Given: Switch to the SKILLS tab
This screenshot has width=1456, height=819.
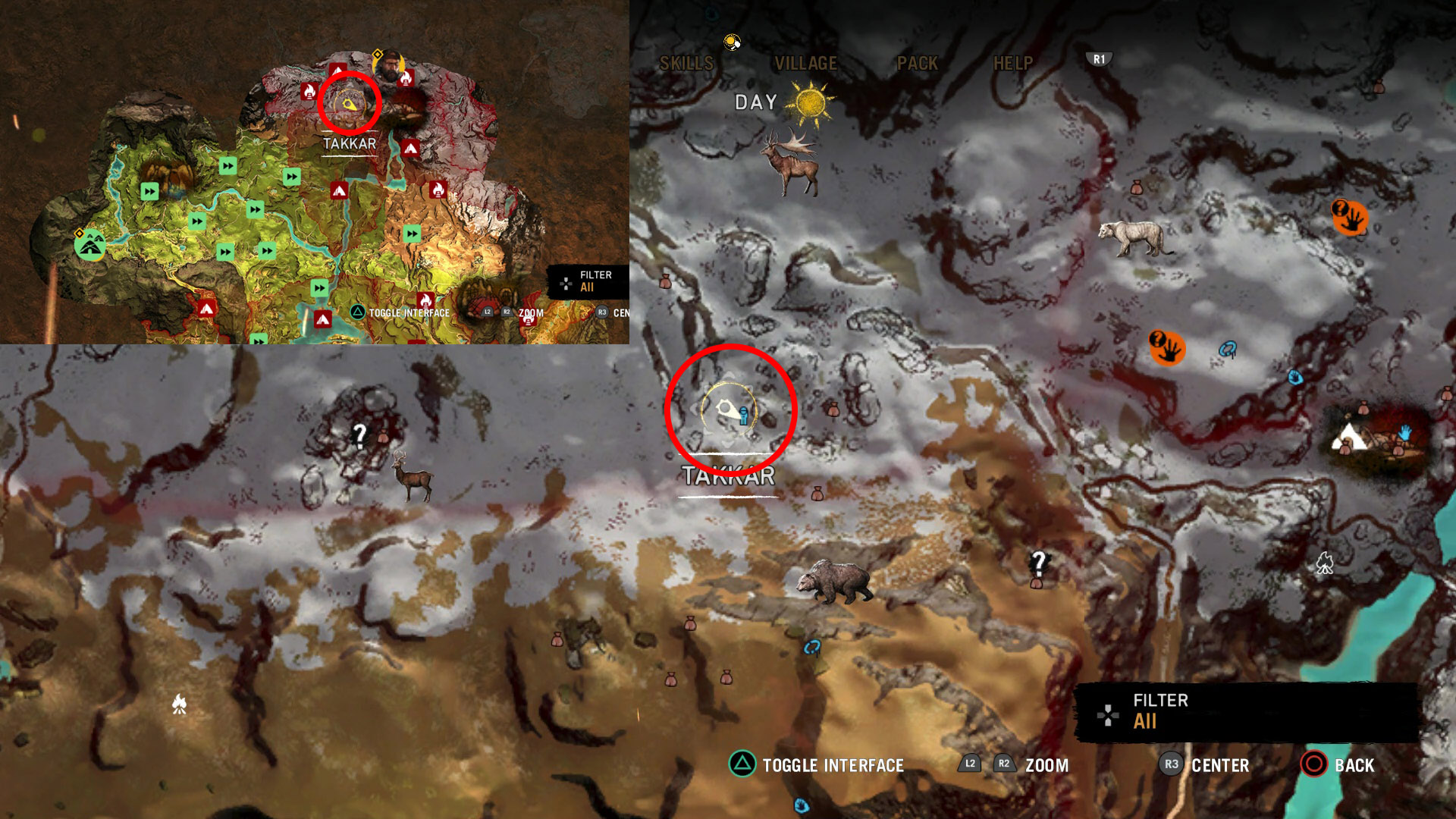Looking at the screenshot, I should [x=686, y=64].
